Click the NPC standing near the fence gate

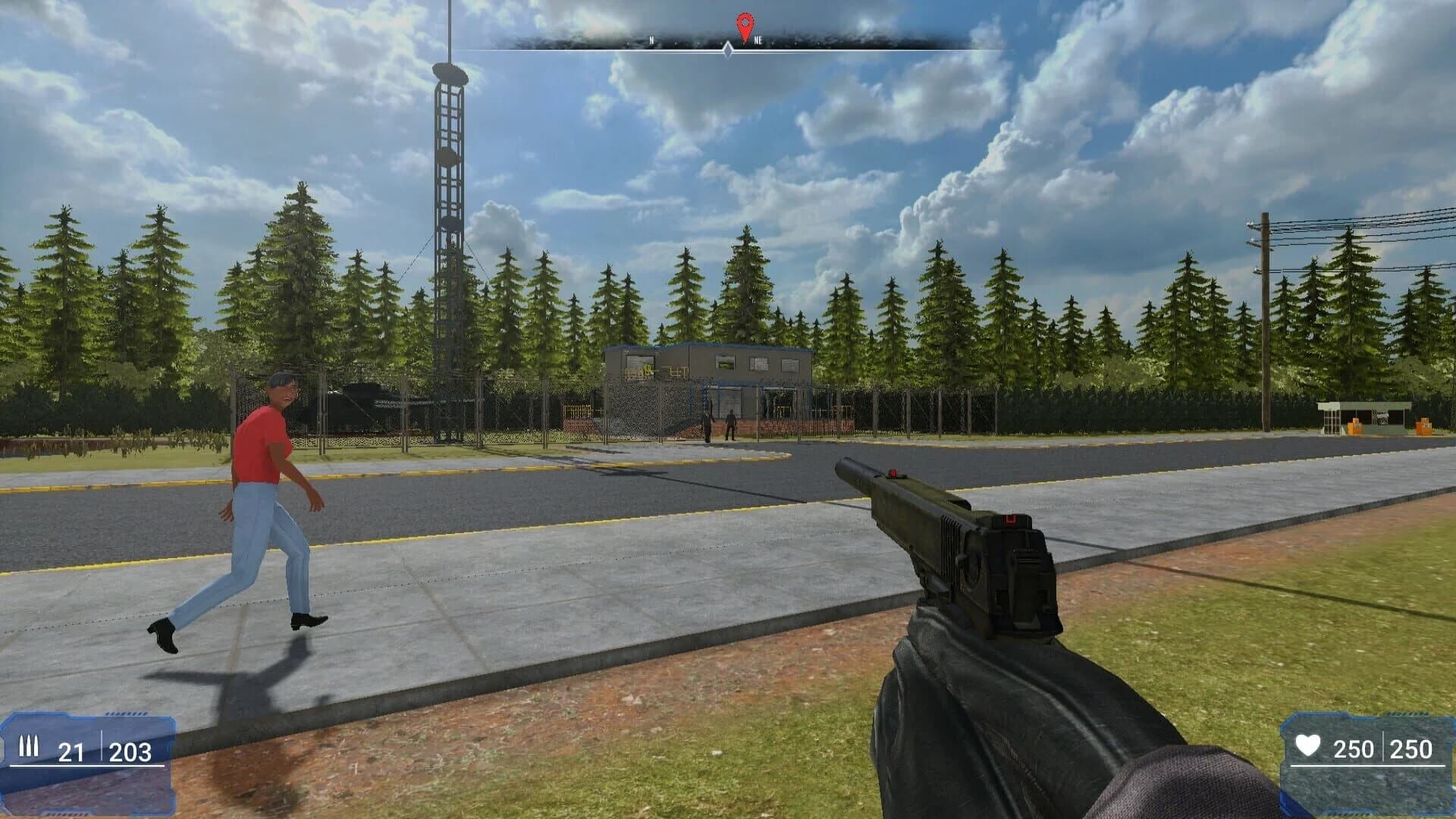tap(730, 425)
